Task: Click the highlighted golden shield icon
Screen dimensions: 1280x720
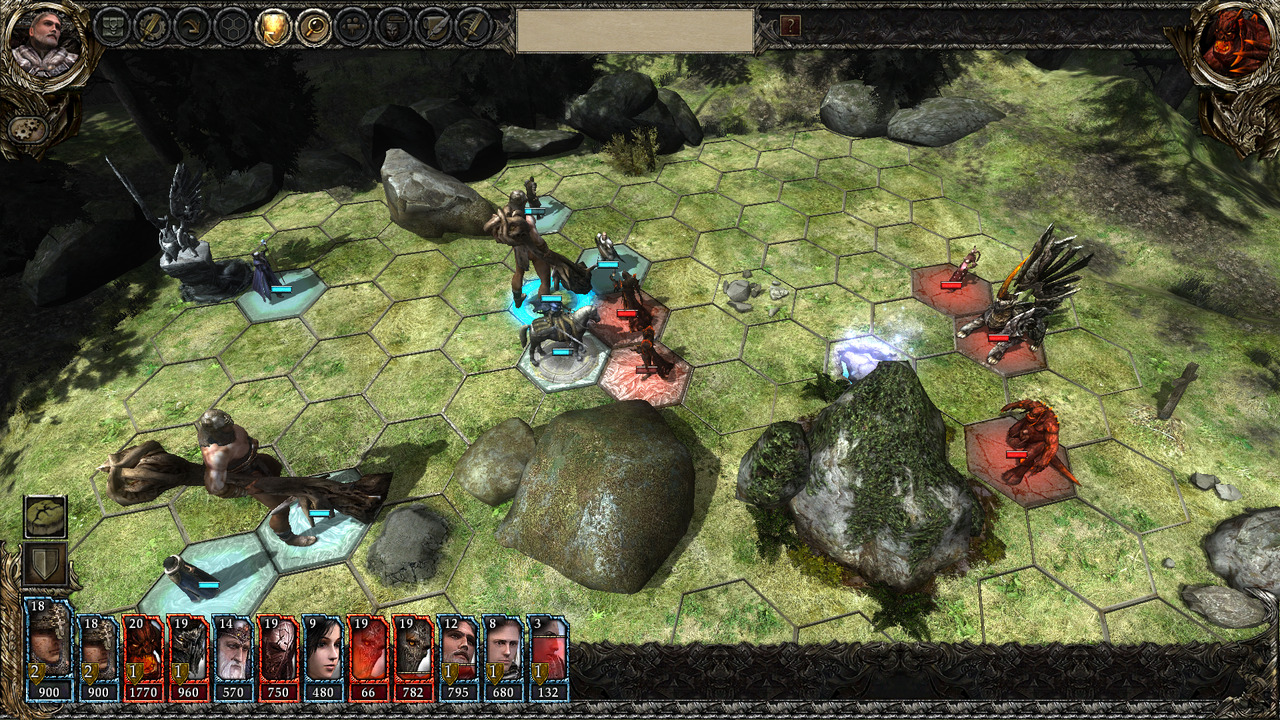Action: point(273,27)
